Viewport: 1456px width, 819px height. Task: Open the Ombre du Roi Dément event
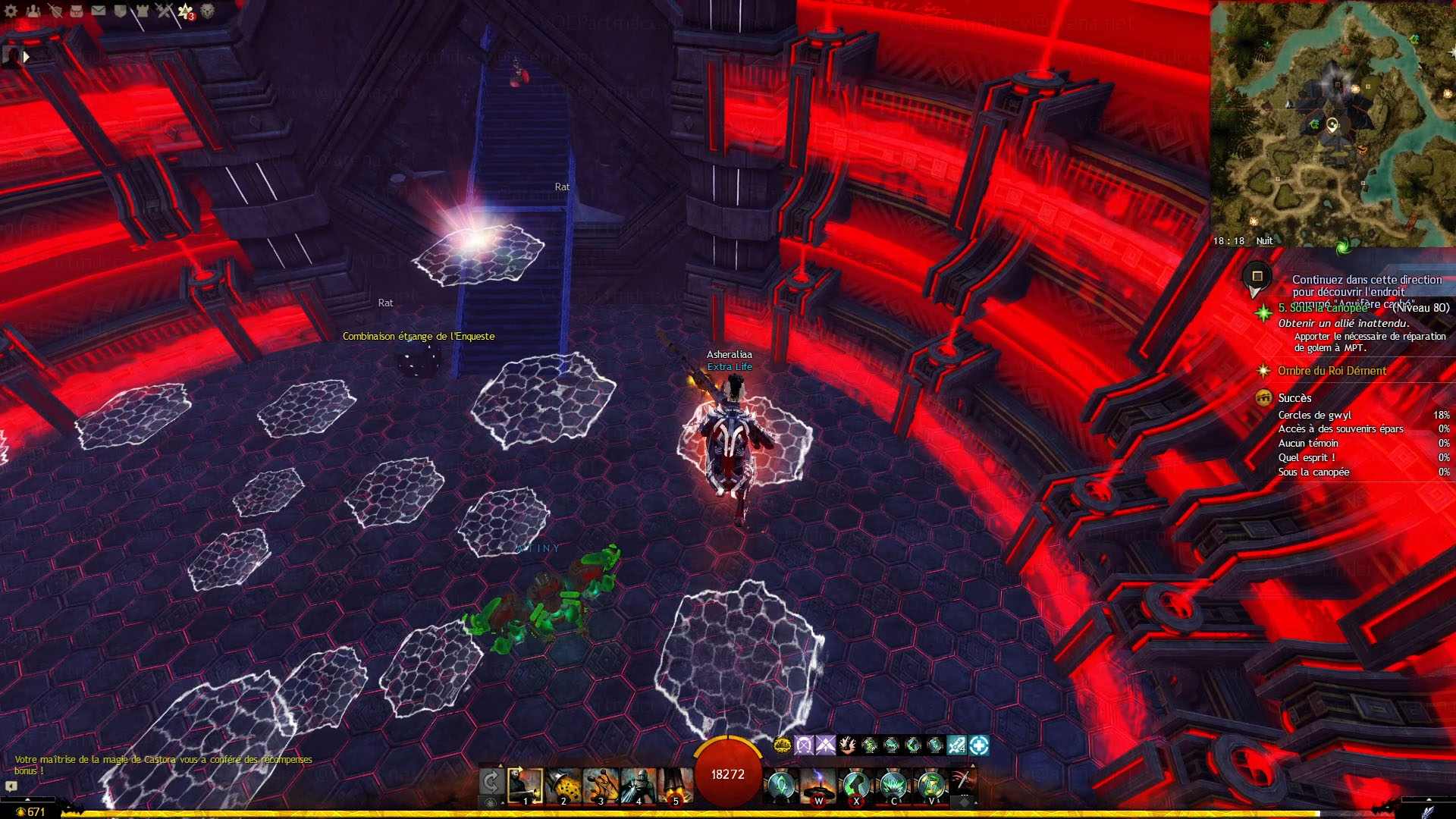(1332, 371)
